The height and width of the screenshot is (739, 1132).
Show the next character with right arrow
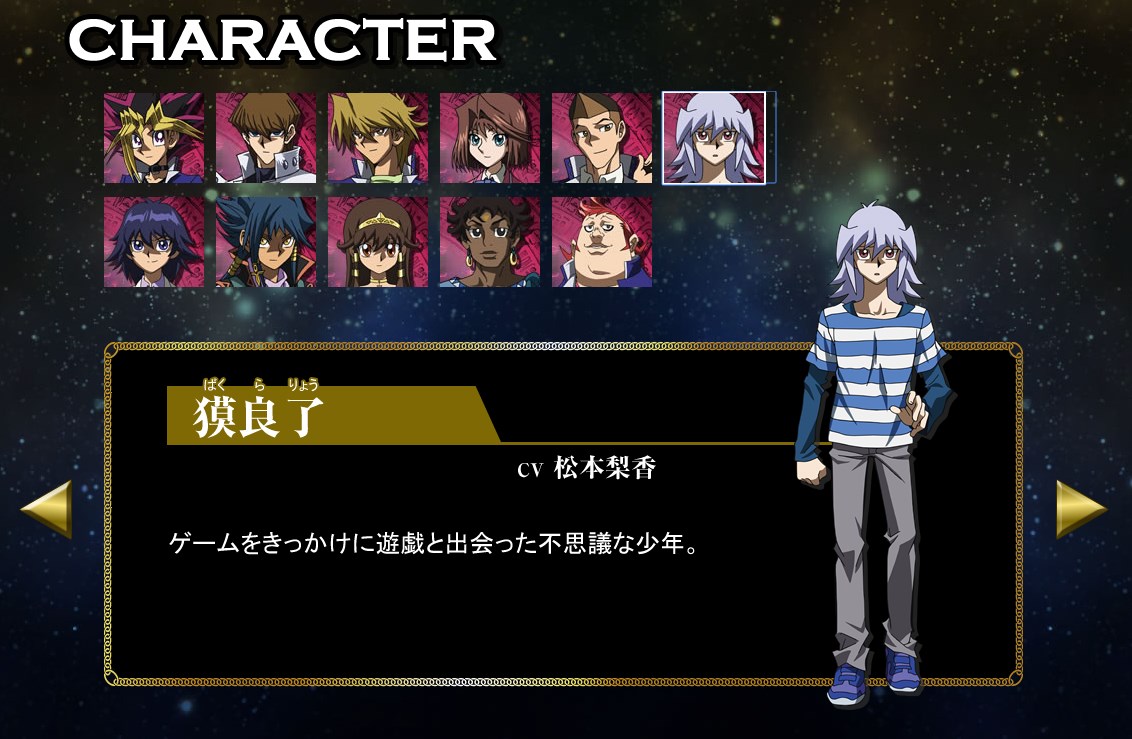pyautogui.click(x=1082, y=509)
